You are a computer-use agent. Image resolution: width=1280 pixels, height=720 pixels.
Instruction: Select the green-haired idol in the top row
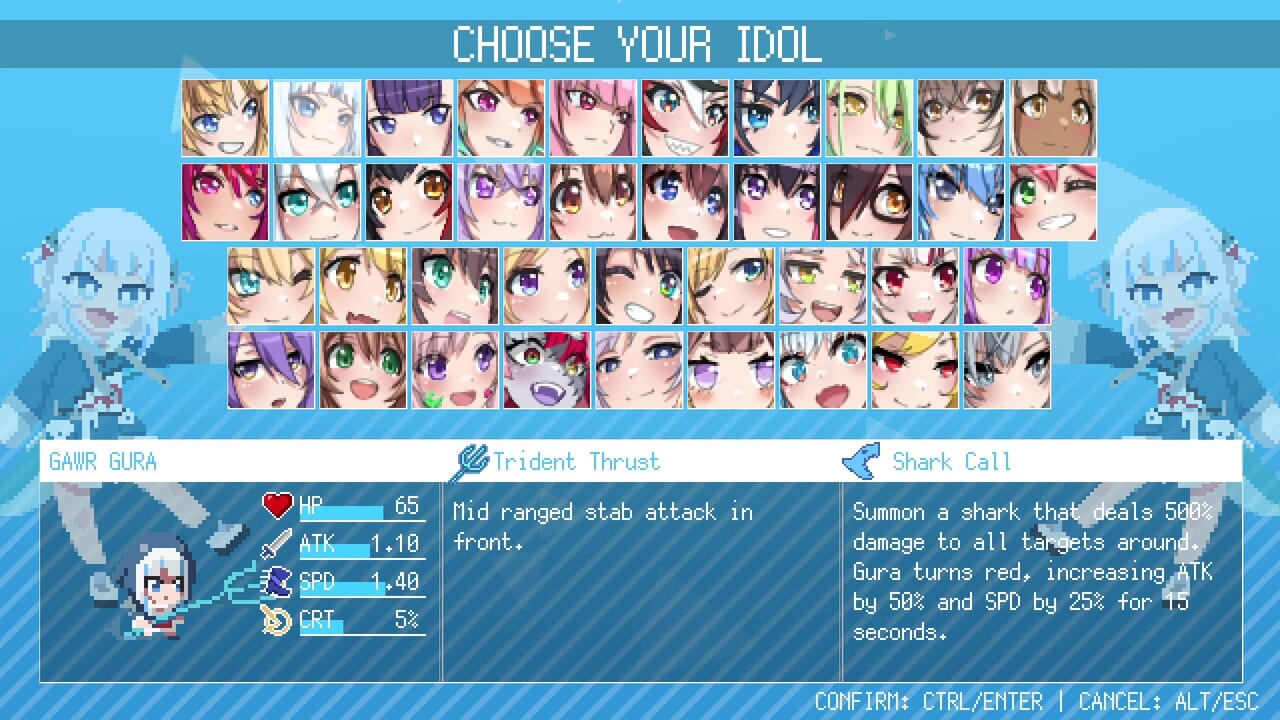click(x=869, y=116)
